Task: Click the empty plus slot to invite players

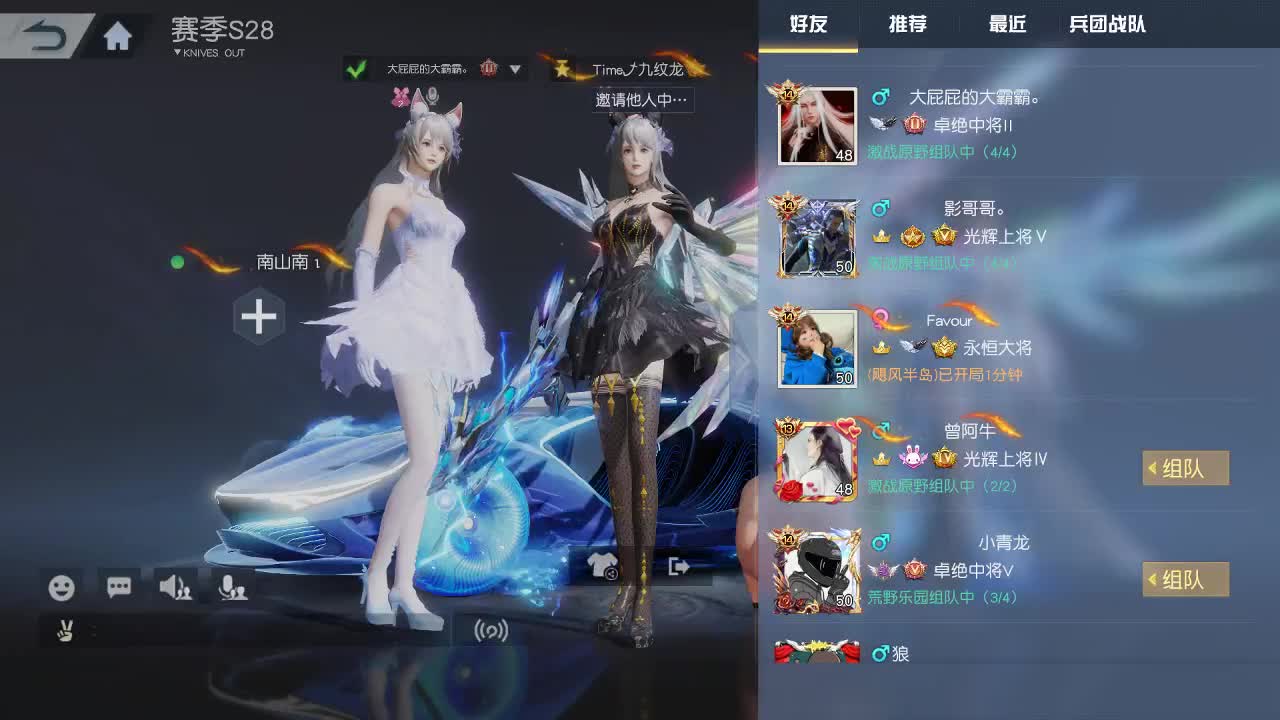Action: point(258,317)
